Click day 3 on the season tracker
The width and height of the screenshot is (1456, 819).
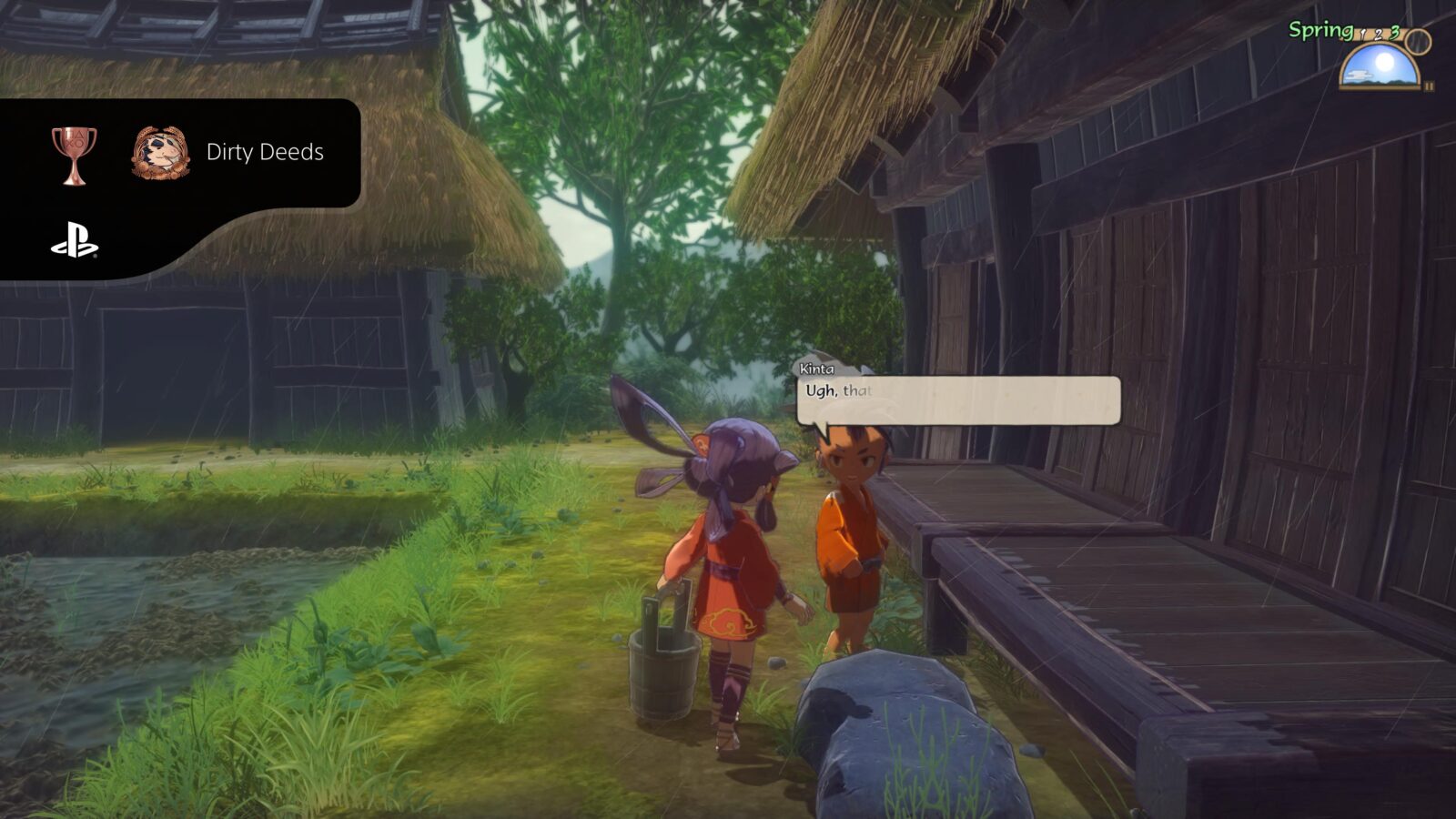(x=1395, y=33)
